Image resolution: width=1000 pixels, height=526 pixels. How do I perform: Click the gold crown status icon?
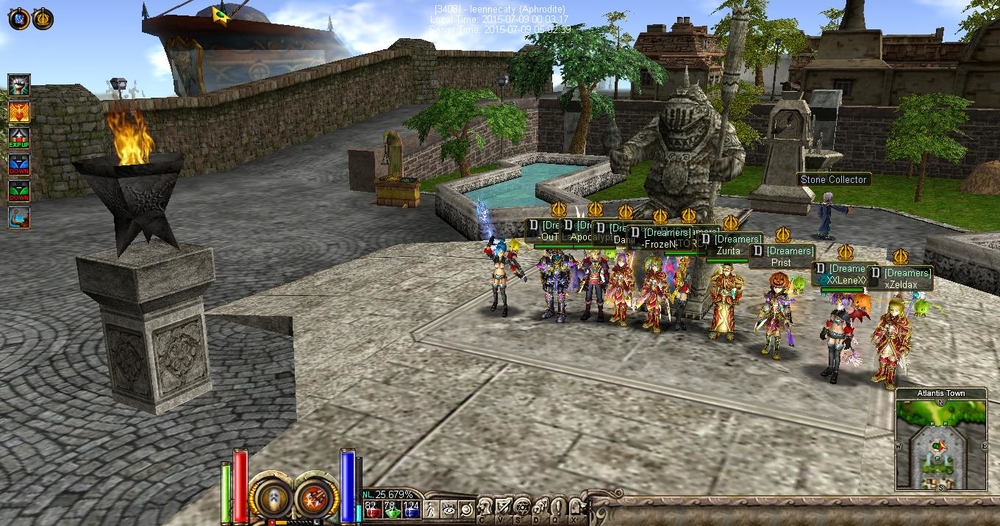coord(43,17)
